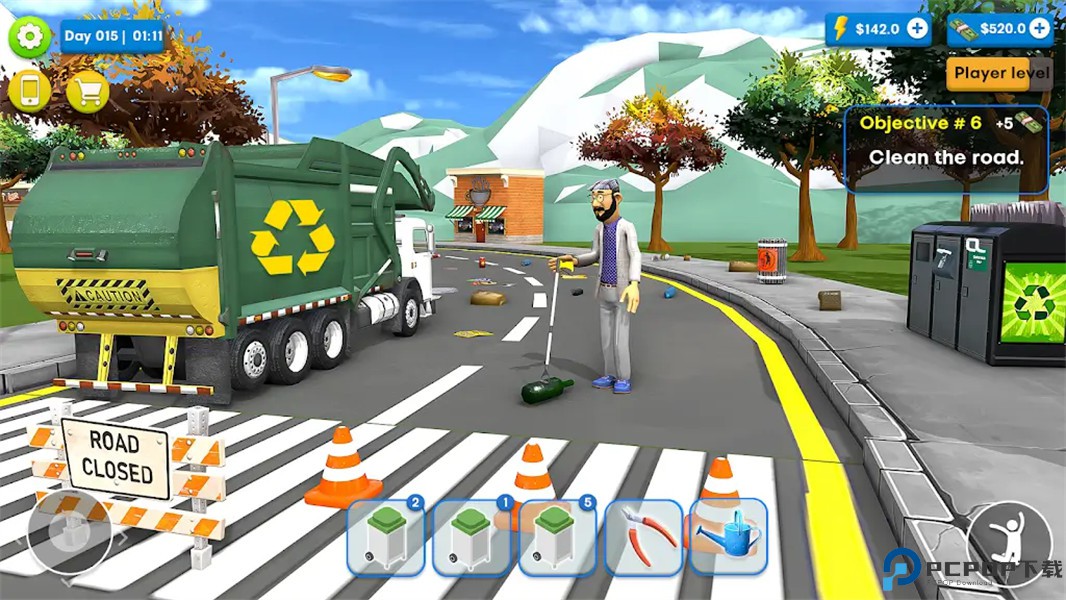Open the Objective #6 tracker panel
Image resolution: width=1066 pixels, height=600 pixels.
(x=946, y=148)
